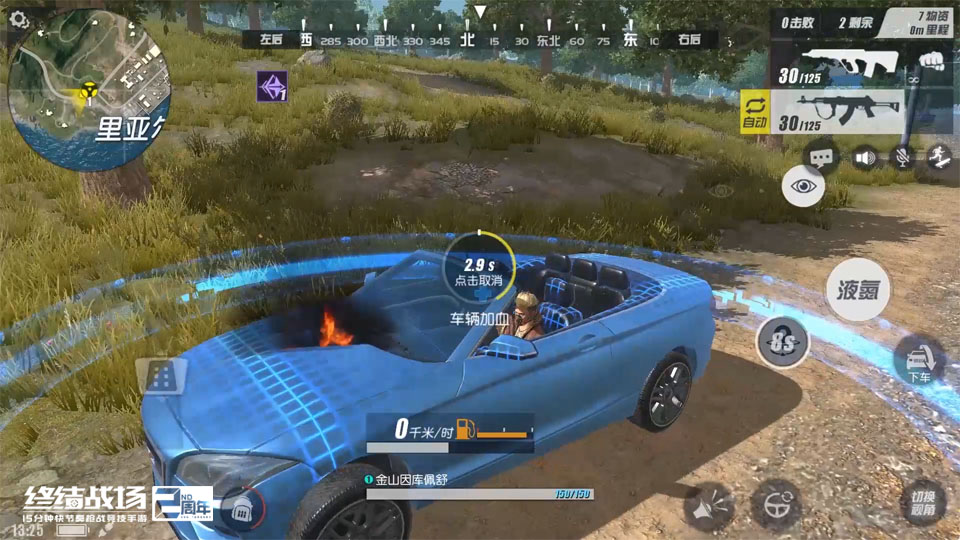This screenshot has width=960, height=540.
Task: Tap the steering wheel switch icon
Action: click(776, 503)
